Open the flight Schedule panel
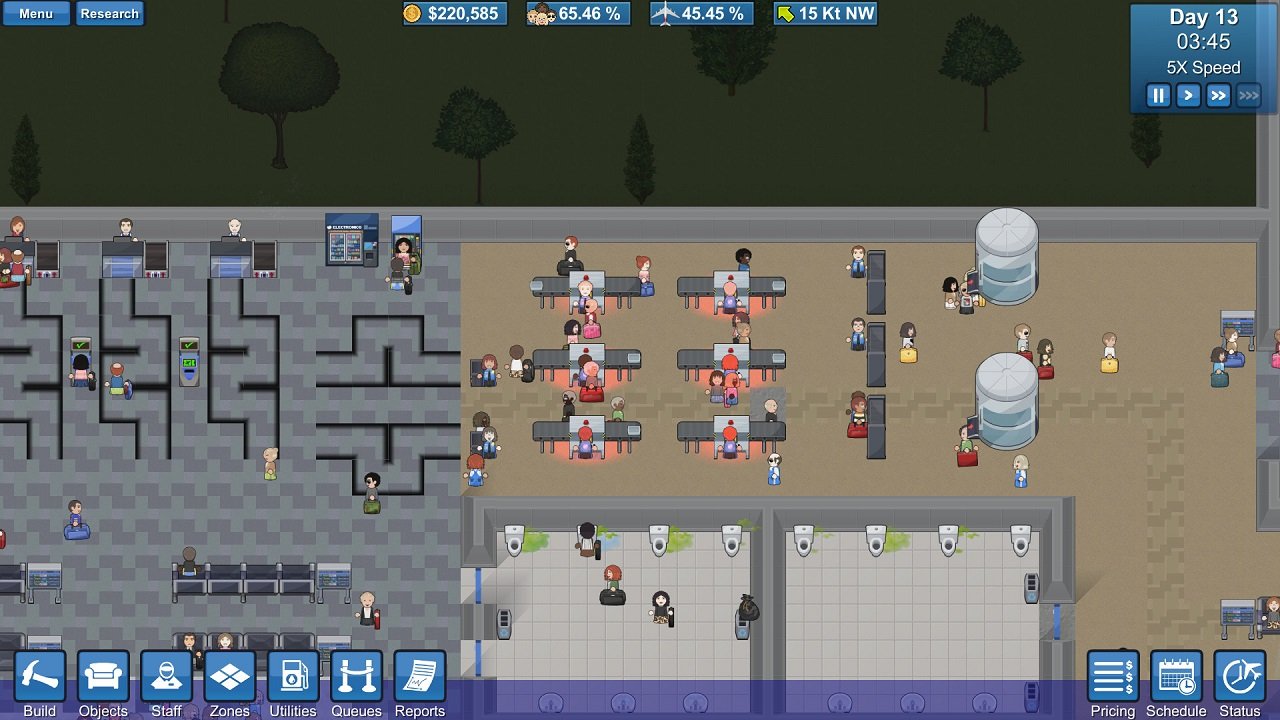Image resolution: width=1280 pixels, height=720 pixels. (1175, 676)
